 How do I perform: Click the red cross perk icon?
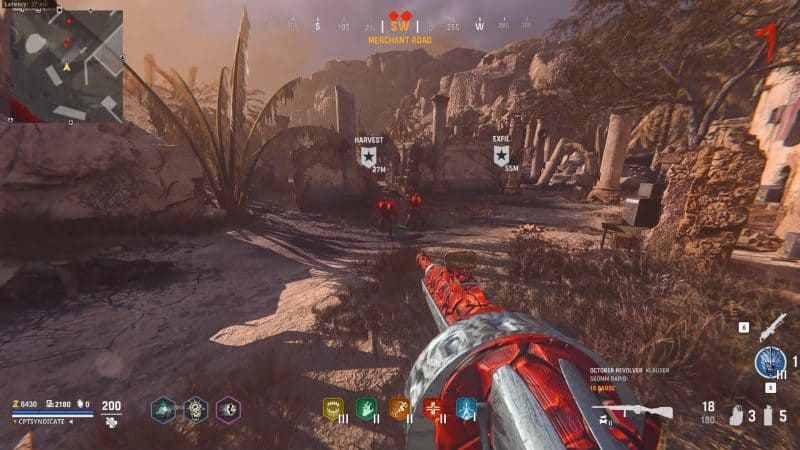(x=433, y=408)
